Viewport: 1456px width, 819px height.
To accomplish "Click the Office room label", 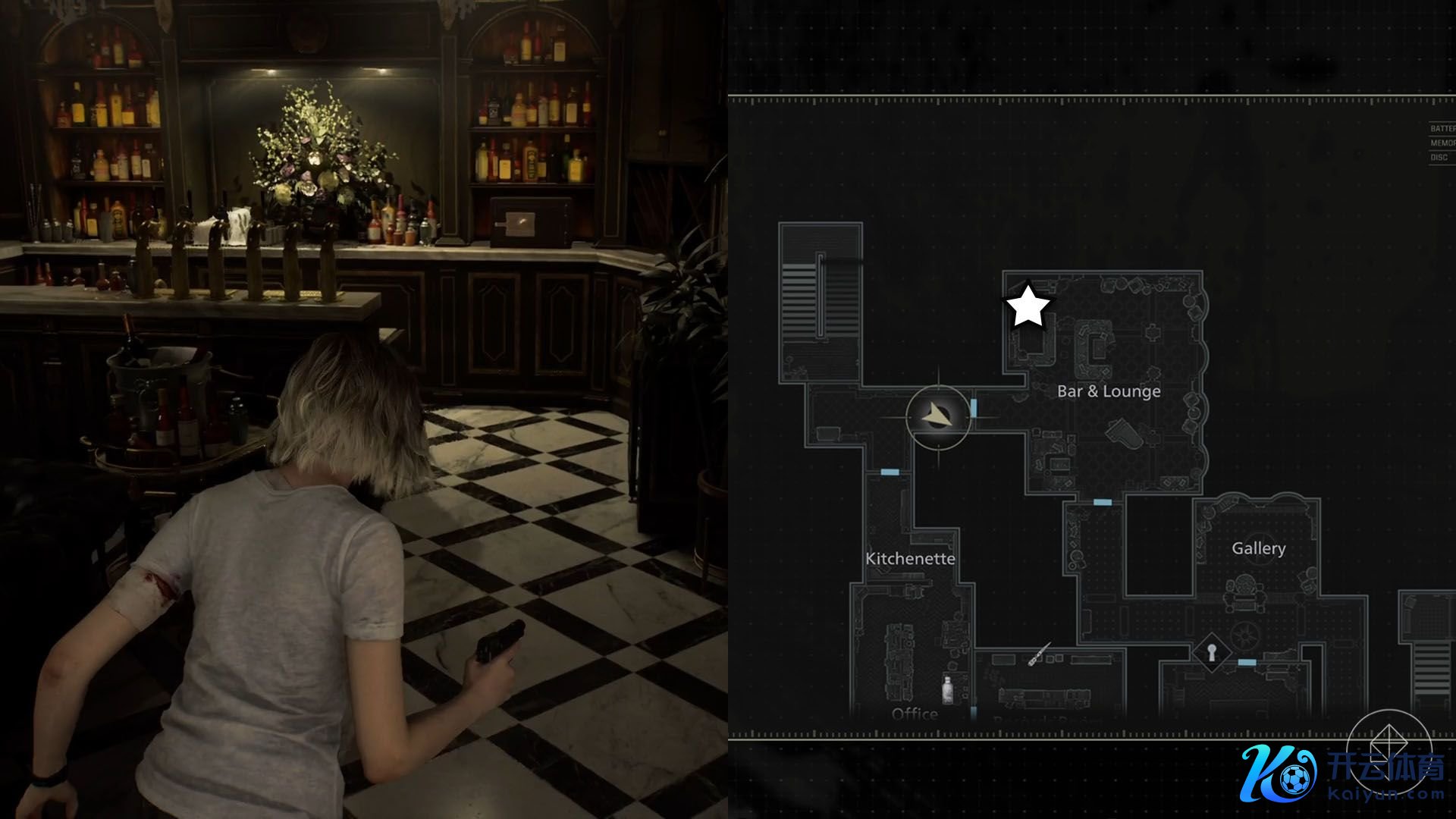I will coord(915,714).
